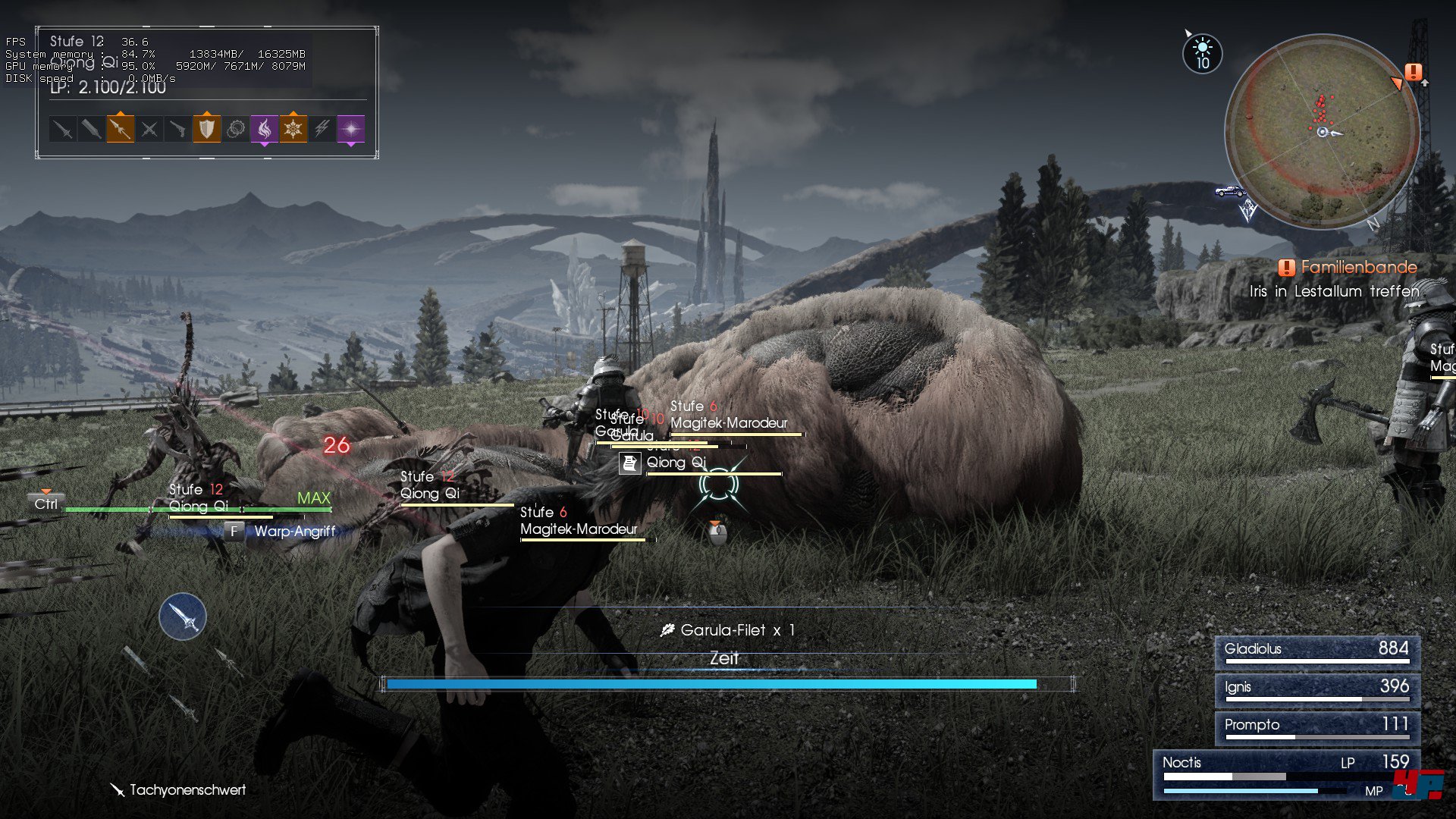Select the sword weakness icon
The height and width of the screenshot is (819, 1456).
point(62,130)
